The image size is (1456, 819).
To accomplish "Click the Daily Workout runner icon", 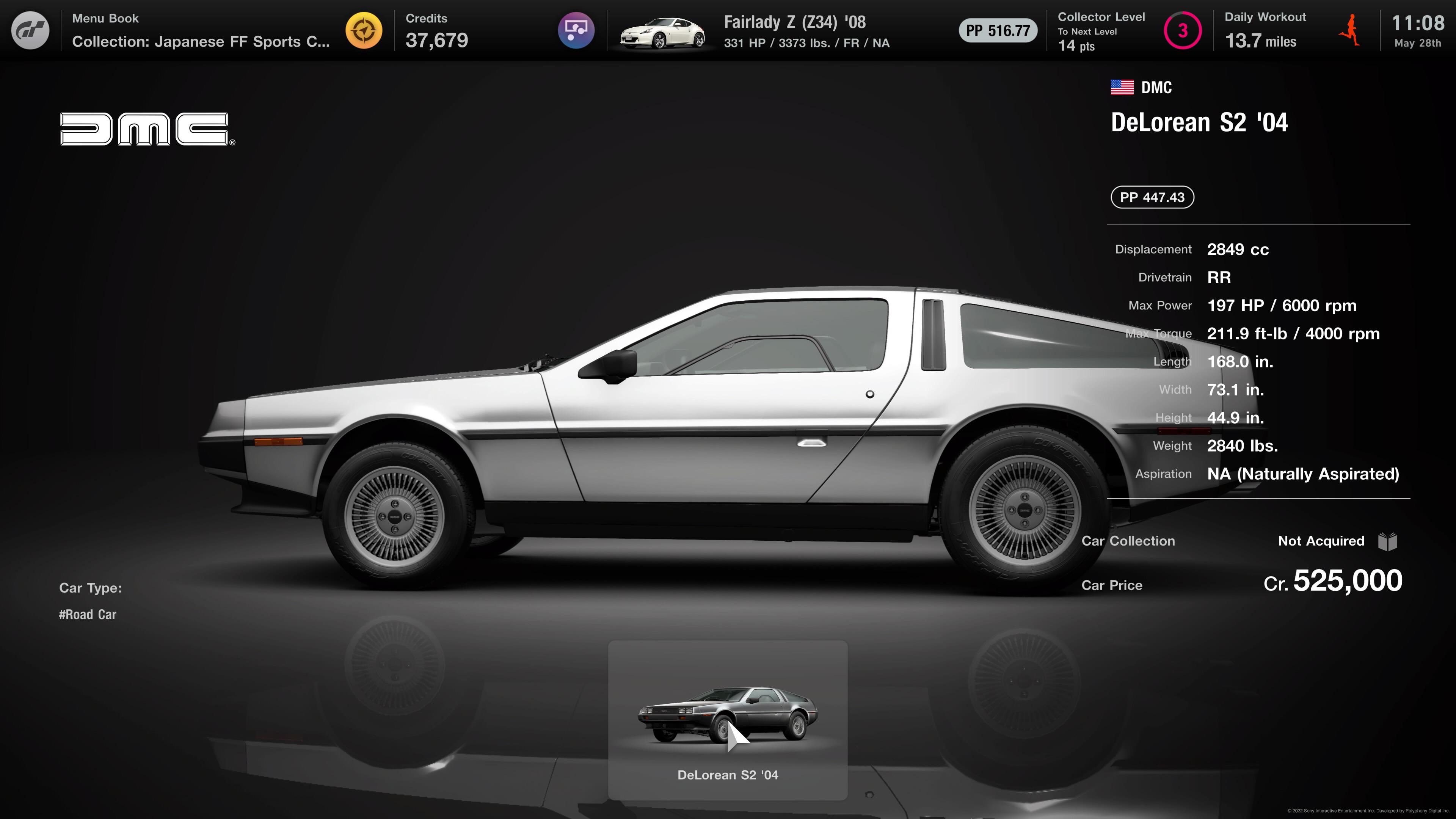I will click(1350, 30).
